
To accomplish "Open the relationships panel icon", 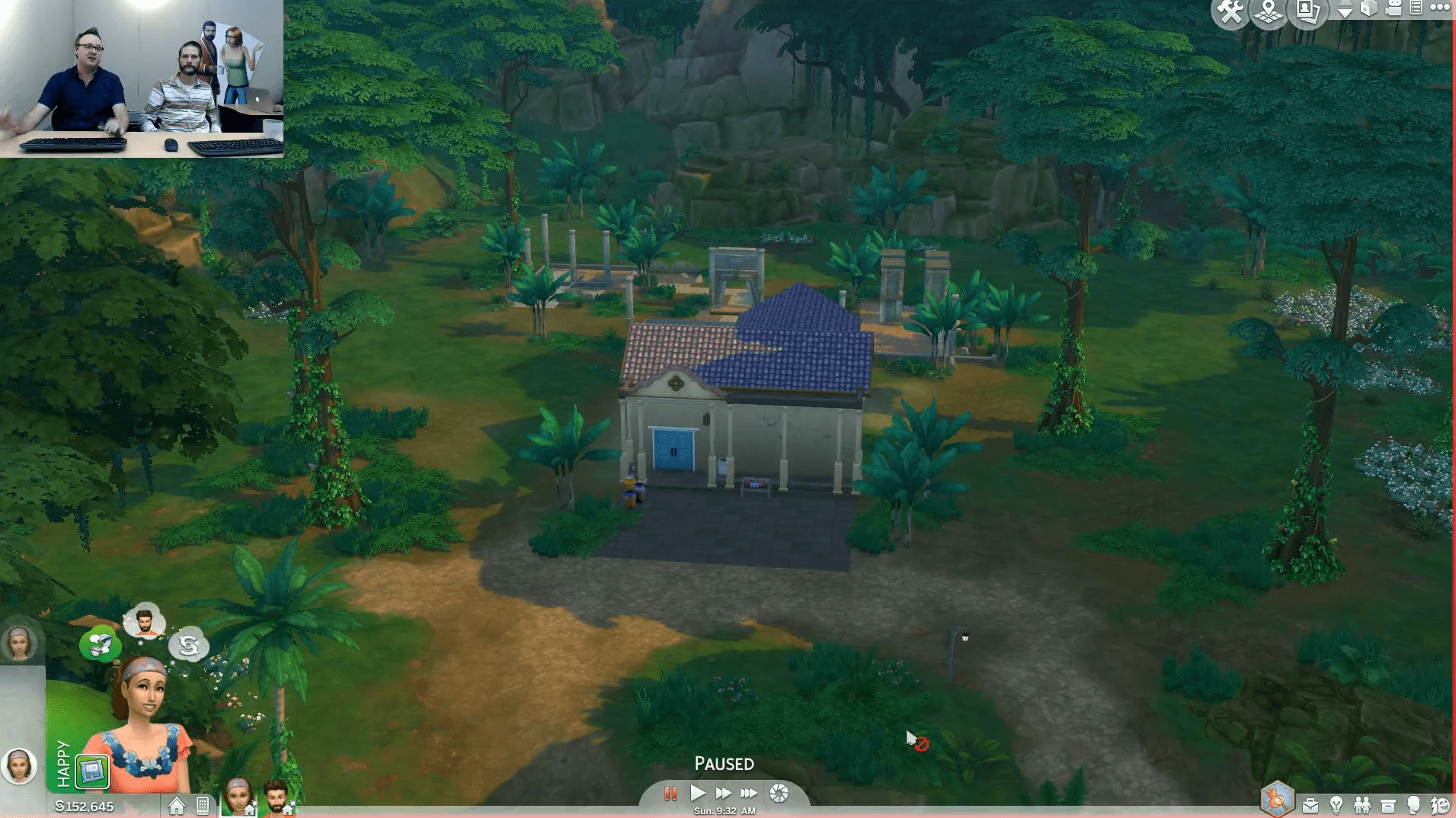I will [1362, 804].
